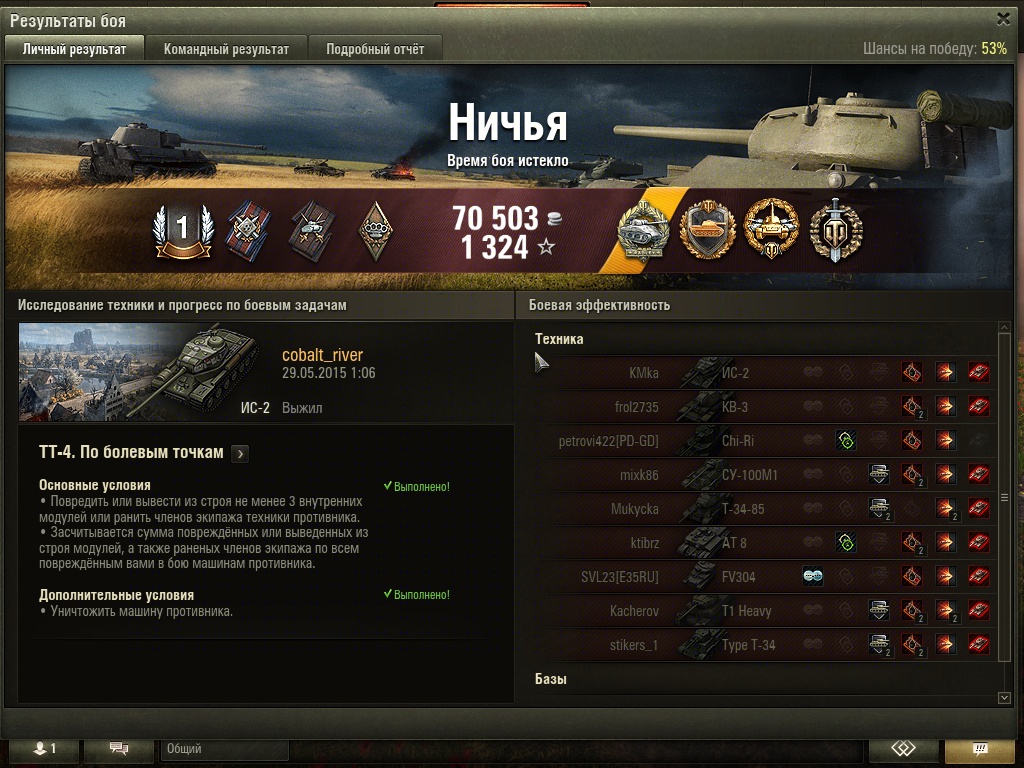Viewport: 1024px width, 768px height.
Task: Choose the petrovi422[PD-GD] Chi-Ri row
Action: click(760, 441)
